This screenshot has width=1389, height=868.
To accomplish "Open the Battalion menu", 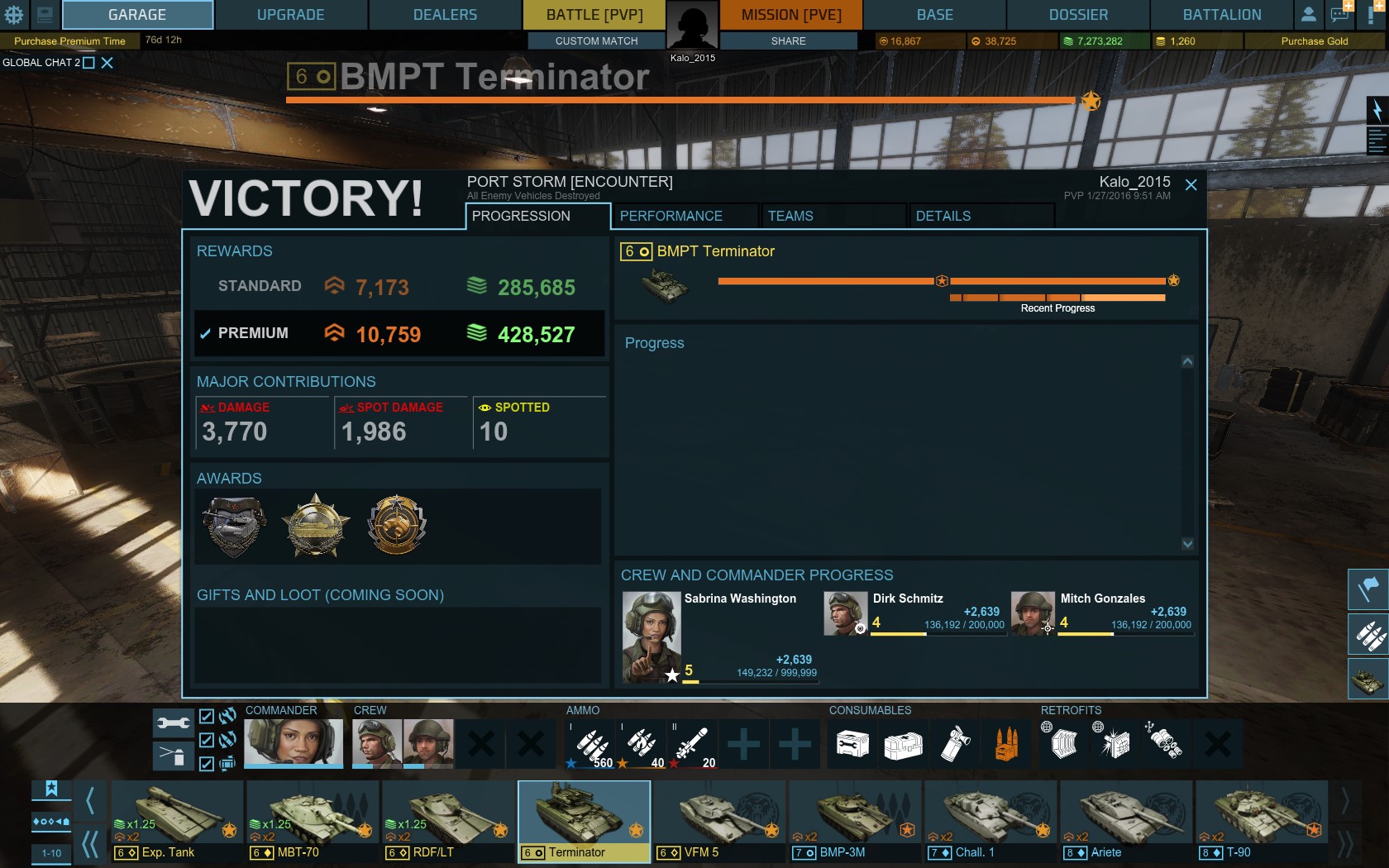I will (x=1221, y=15).
